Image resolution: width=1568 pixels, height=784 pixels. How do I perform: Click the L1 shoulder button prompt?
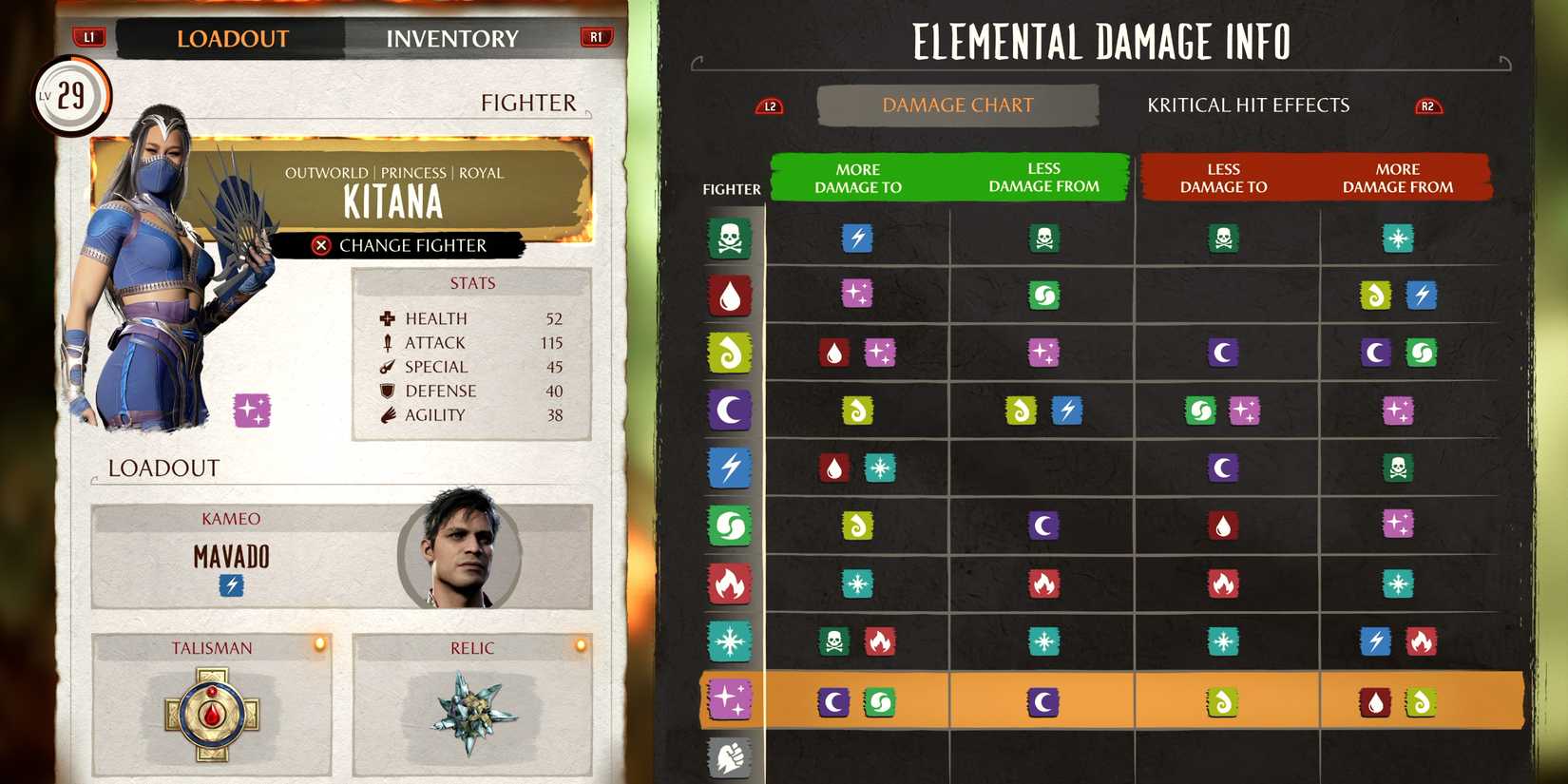coord(88,38)
